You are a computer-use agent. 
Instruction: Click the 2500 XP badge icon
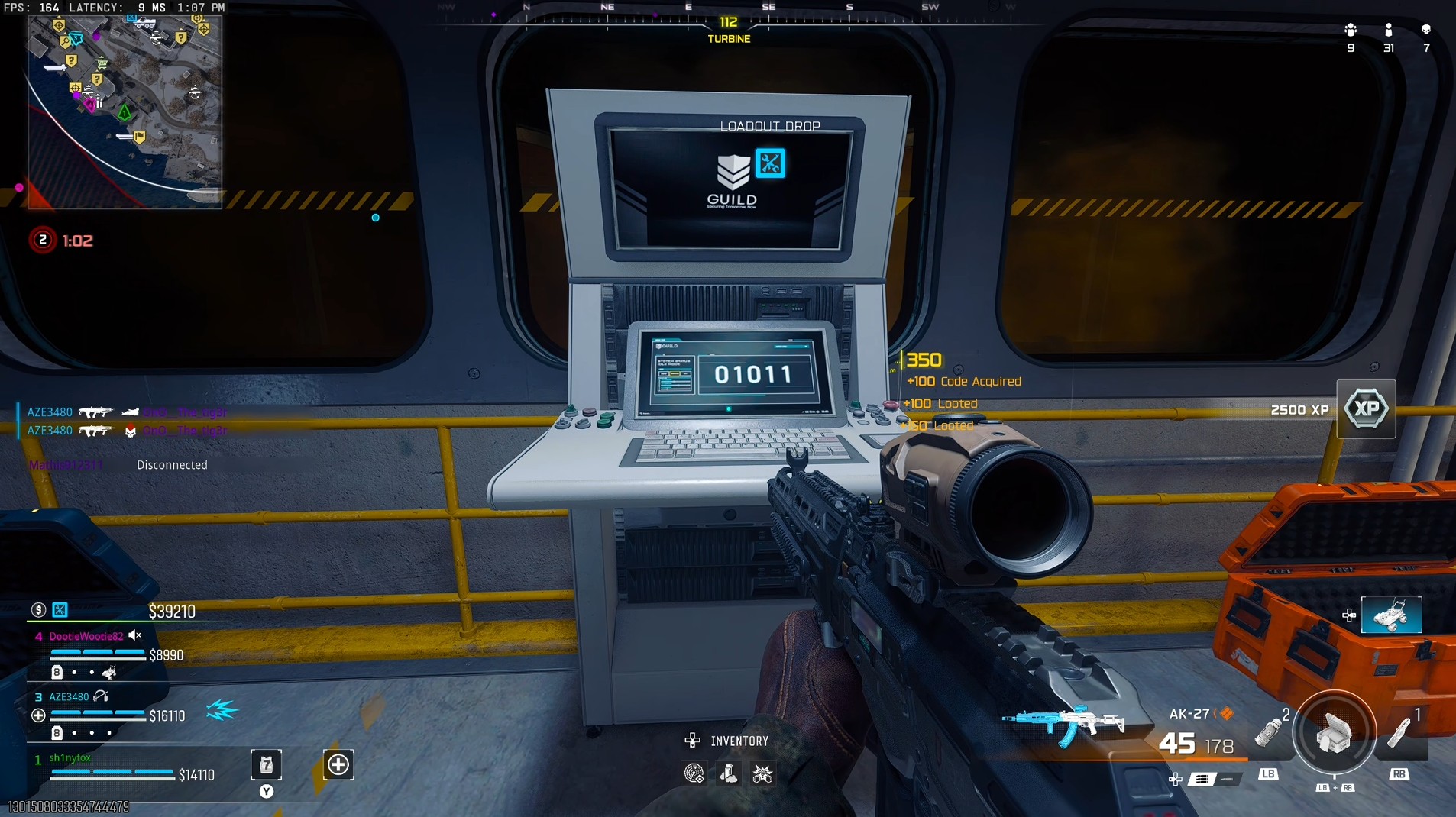point(1367,408)
